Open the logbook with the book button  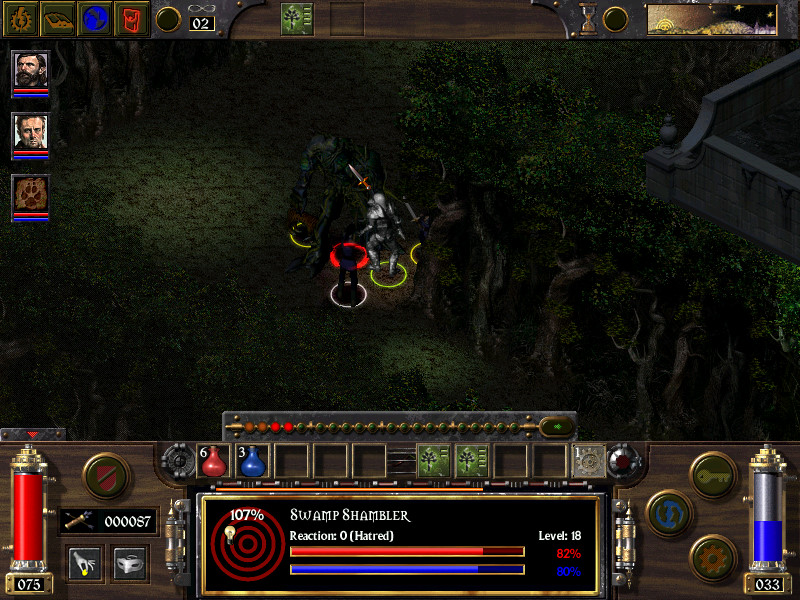[58, 18]
